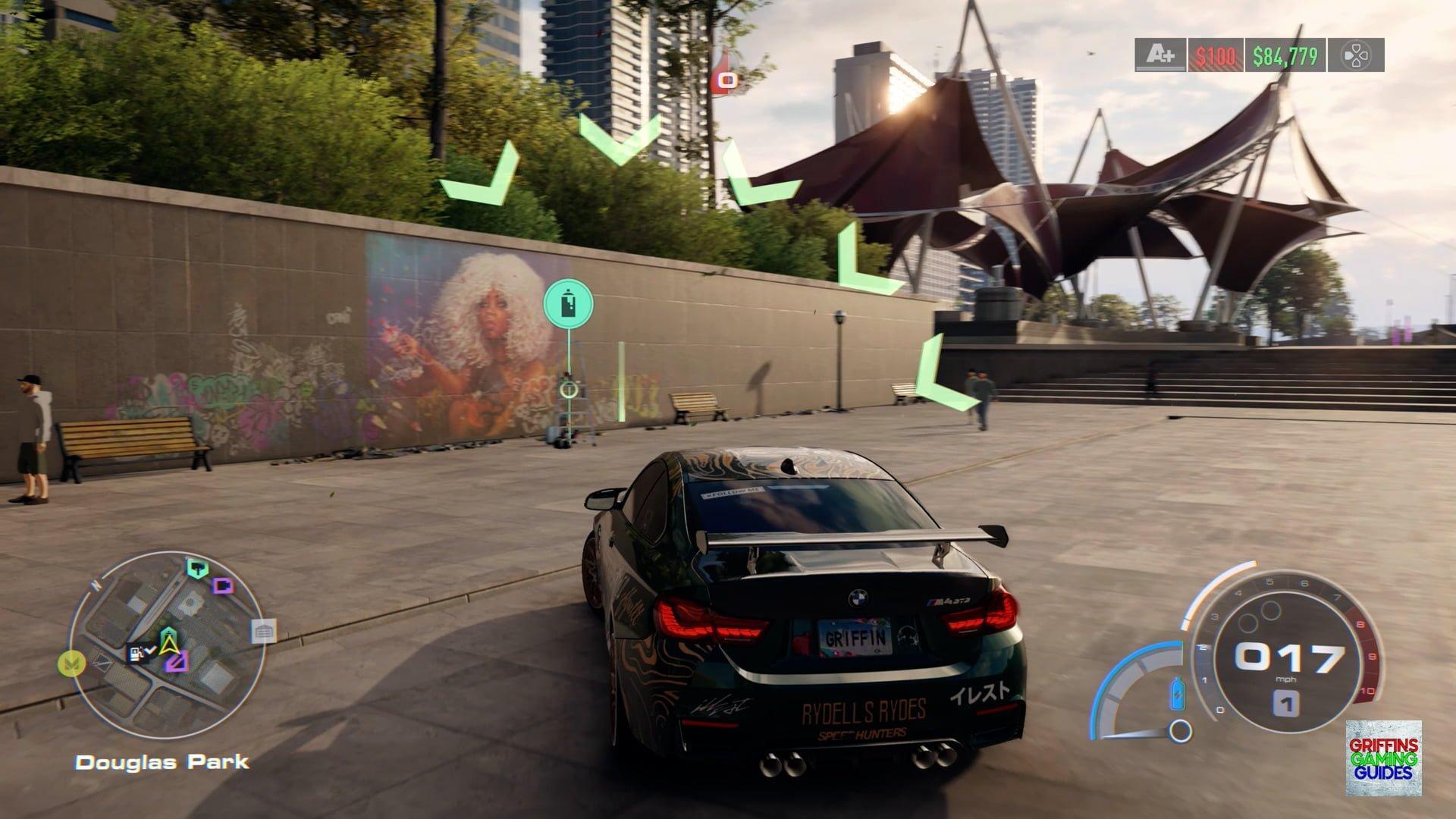Choose the teal tree marker on minimap
The height and width of the screenshot is (819, 1456).
click(197, 567)
